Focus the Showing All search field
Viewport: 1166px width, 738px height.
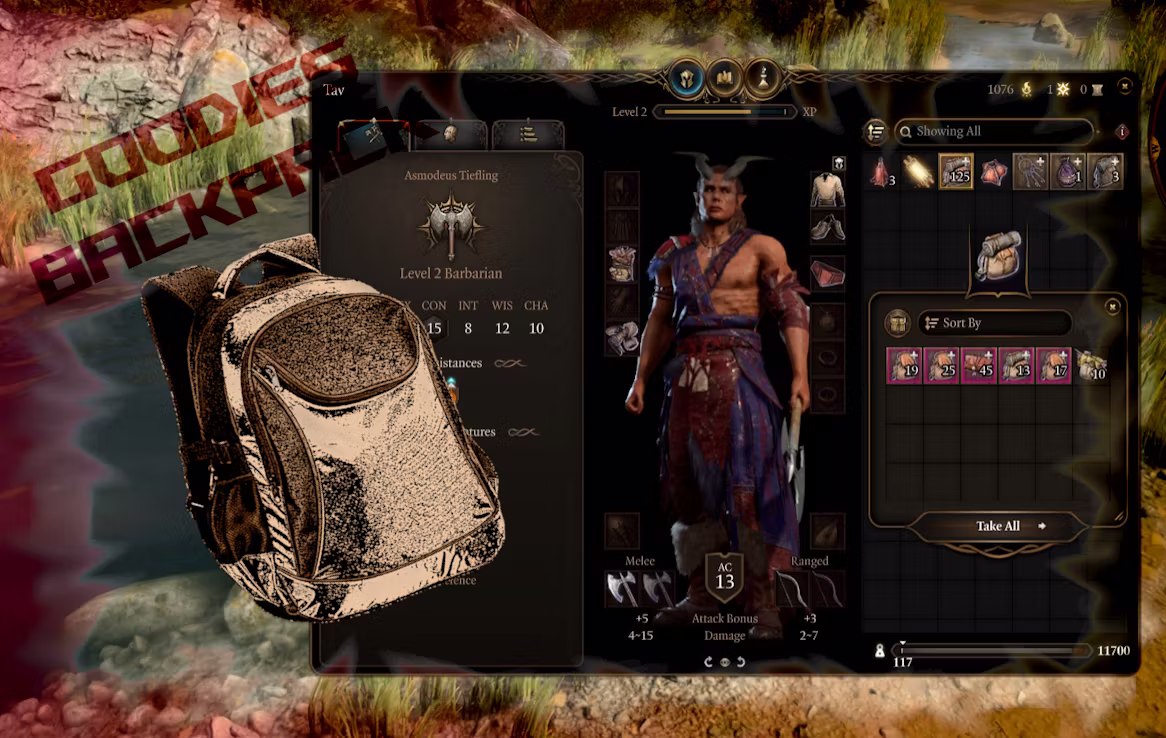(993, 131)
